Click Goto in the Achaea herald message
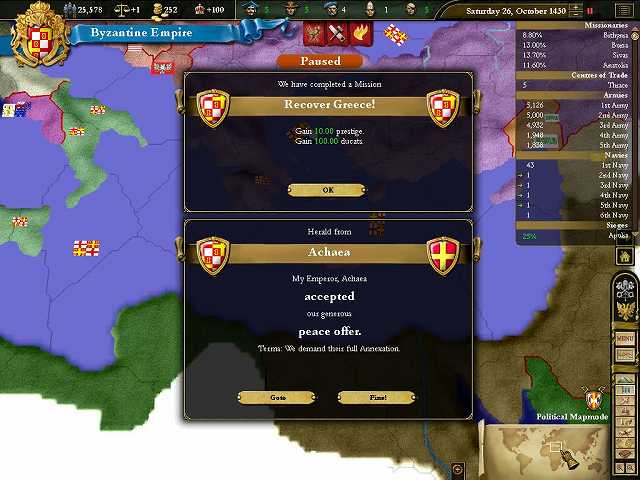The width and height of the screenshot is (640, 480). [278, 397]
